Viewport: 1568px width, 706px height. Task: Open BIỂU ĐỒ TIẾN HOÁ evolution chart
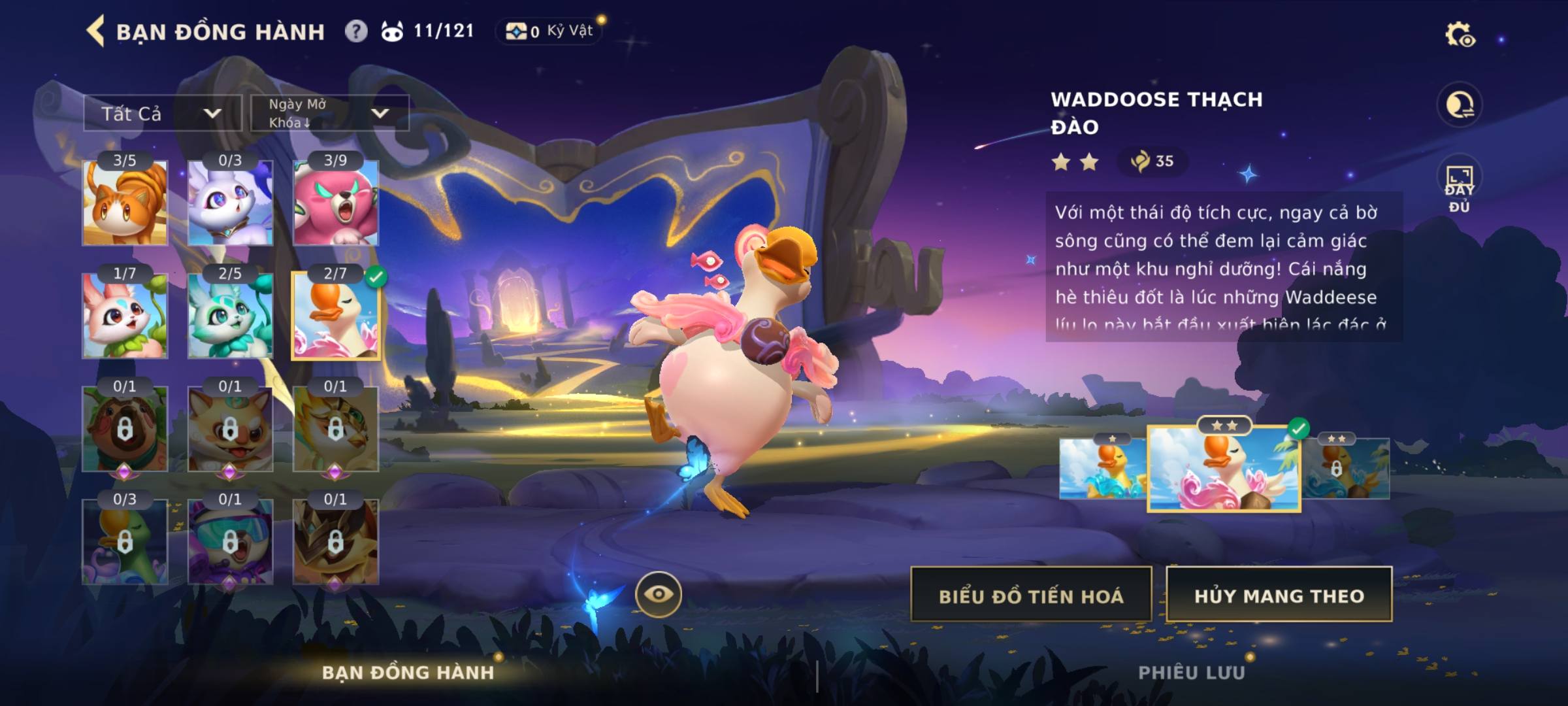pyautogui.click(x=1031, y=596)
